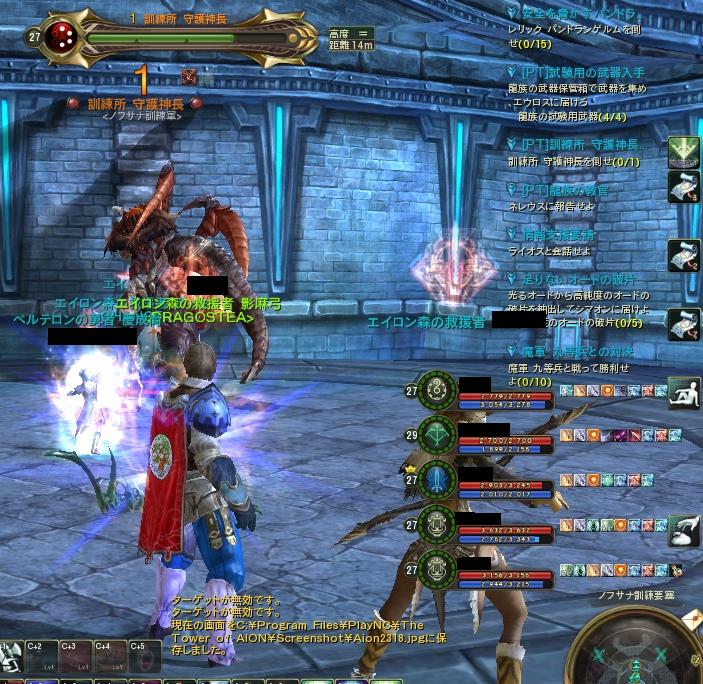Use the C+4 hotbar skill

110,660
